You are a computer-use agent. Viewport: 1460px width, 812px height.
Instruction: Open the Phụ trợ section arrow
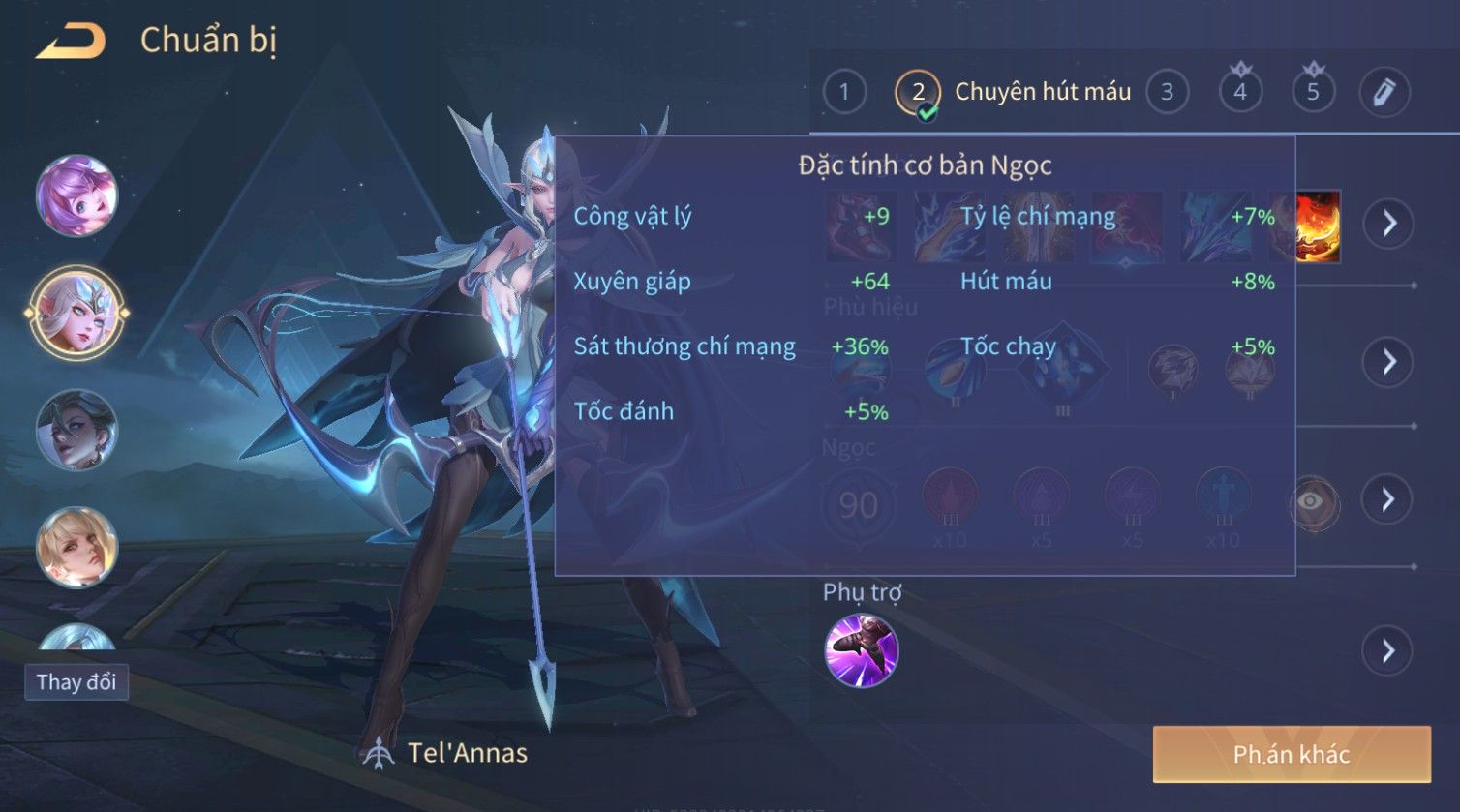pos(1387,650)
